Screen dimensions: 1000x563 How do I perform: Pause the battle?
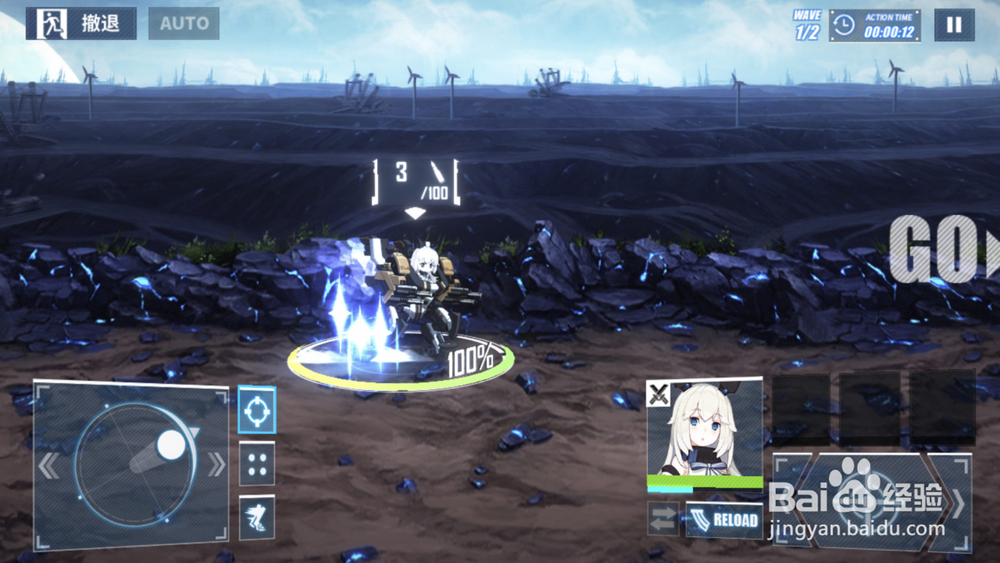(954, 25)
